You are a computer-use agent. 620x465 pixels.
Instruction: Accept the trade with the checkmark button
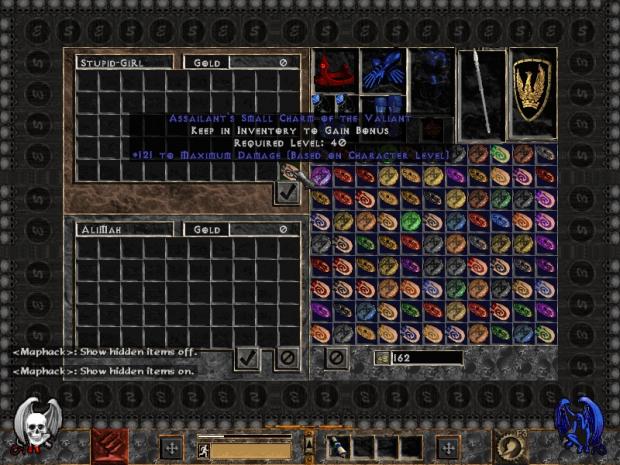248,357
